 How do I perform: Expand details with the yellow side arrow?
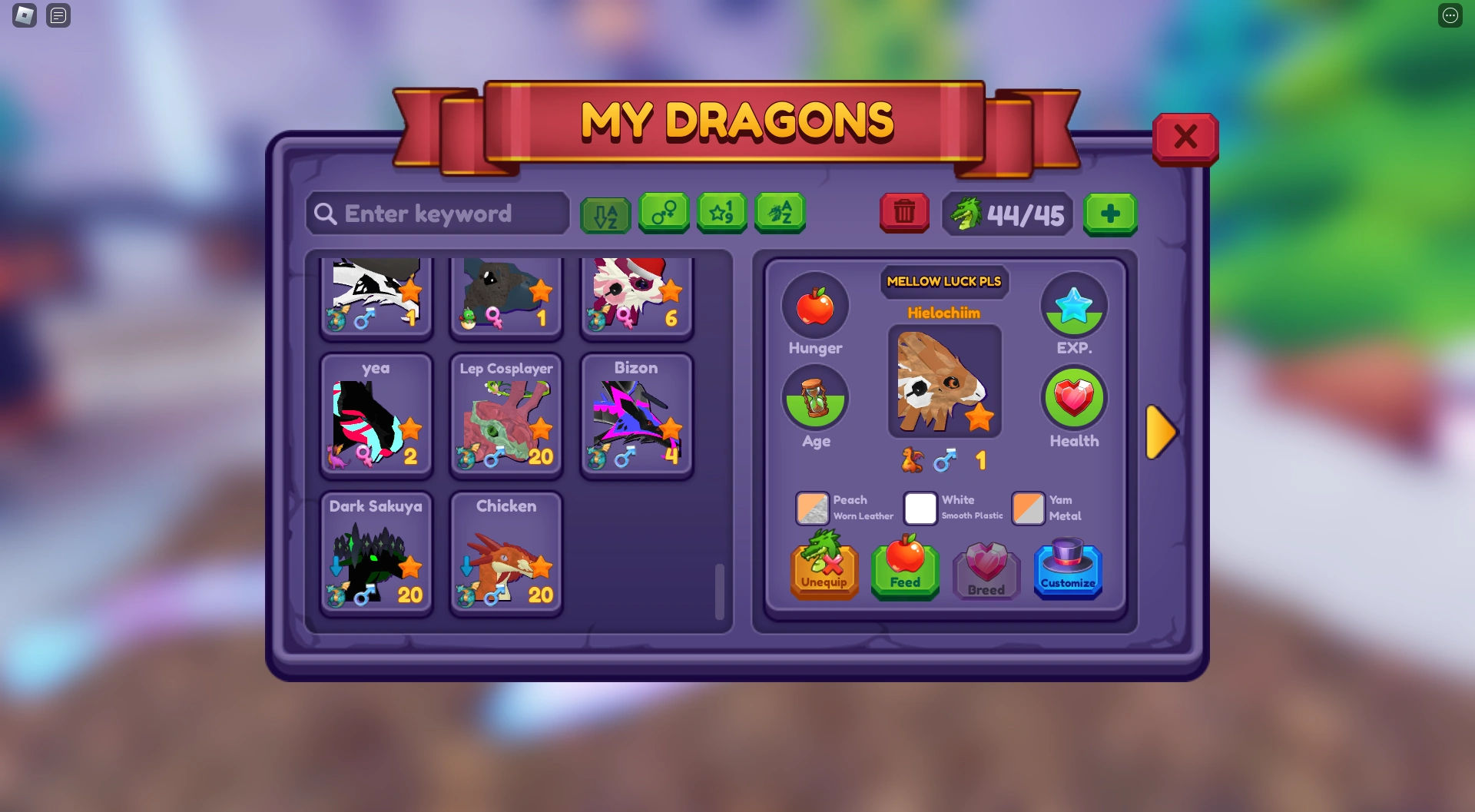click(1162, 433)
